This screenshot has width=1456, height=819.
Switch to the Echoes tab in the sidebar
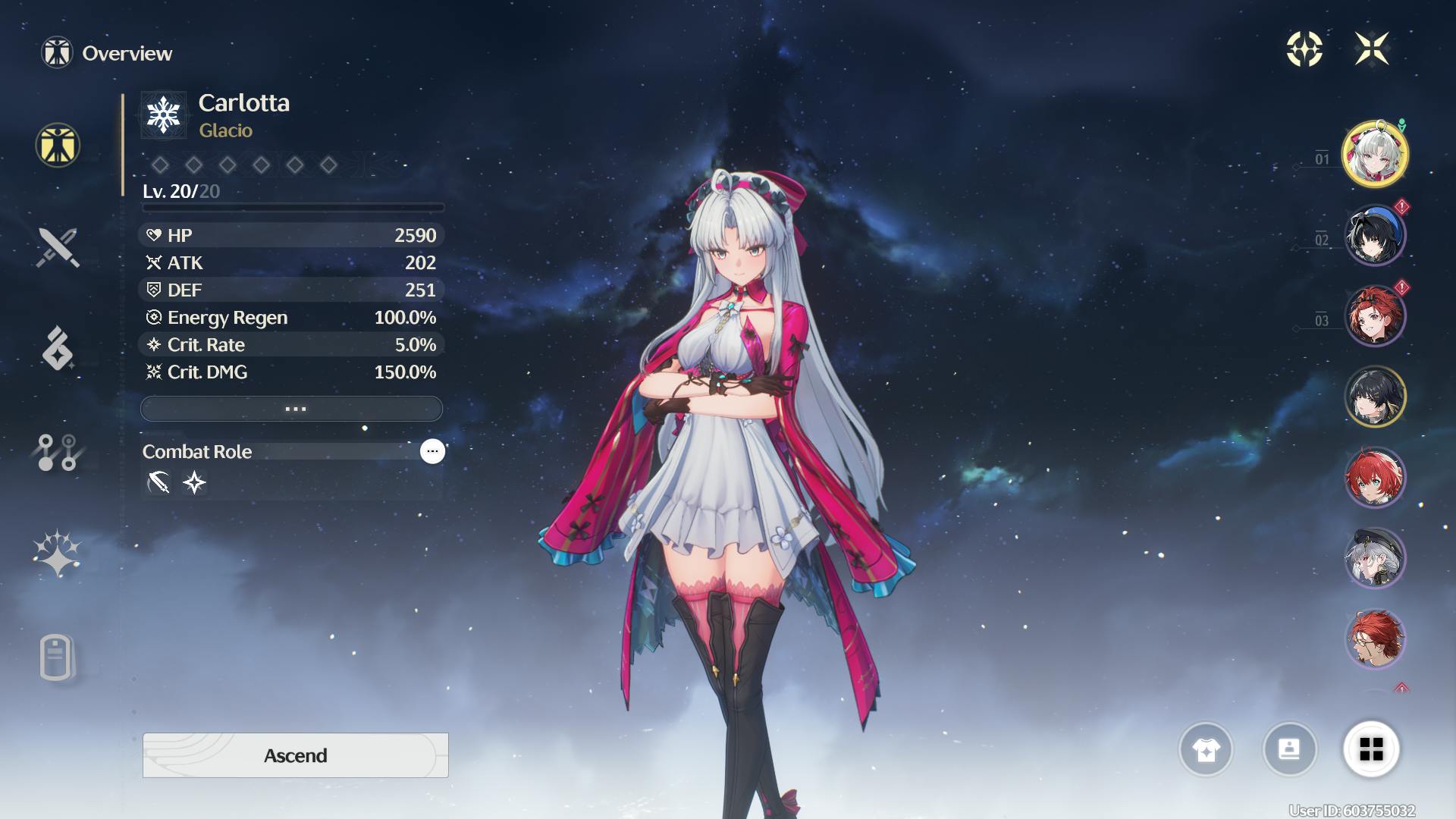(x=58, y=349)
